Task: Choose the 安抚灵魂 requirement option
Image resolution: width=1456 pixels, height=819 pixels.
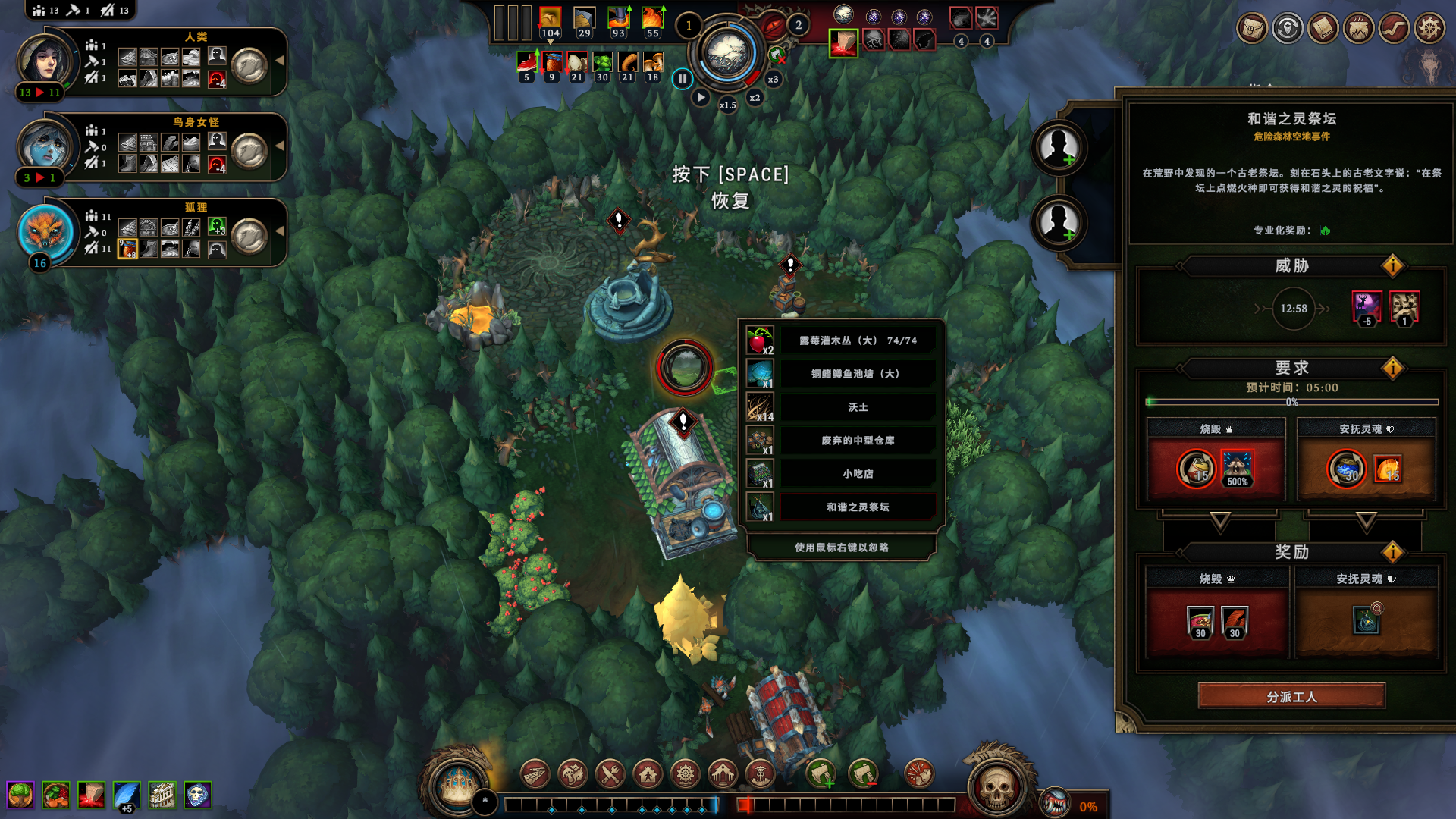Action: pyautogui.click(x=1366, y=460)
